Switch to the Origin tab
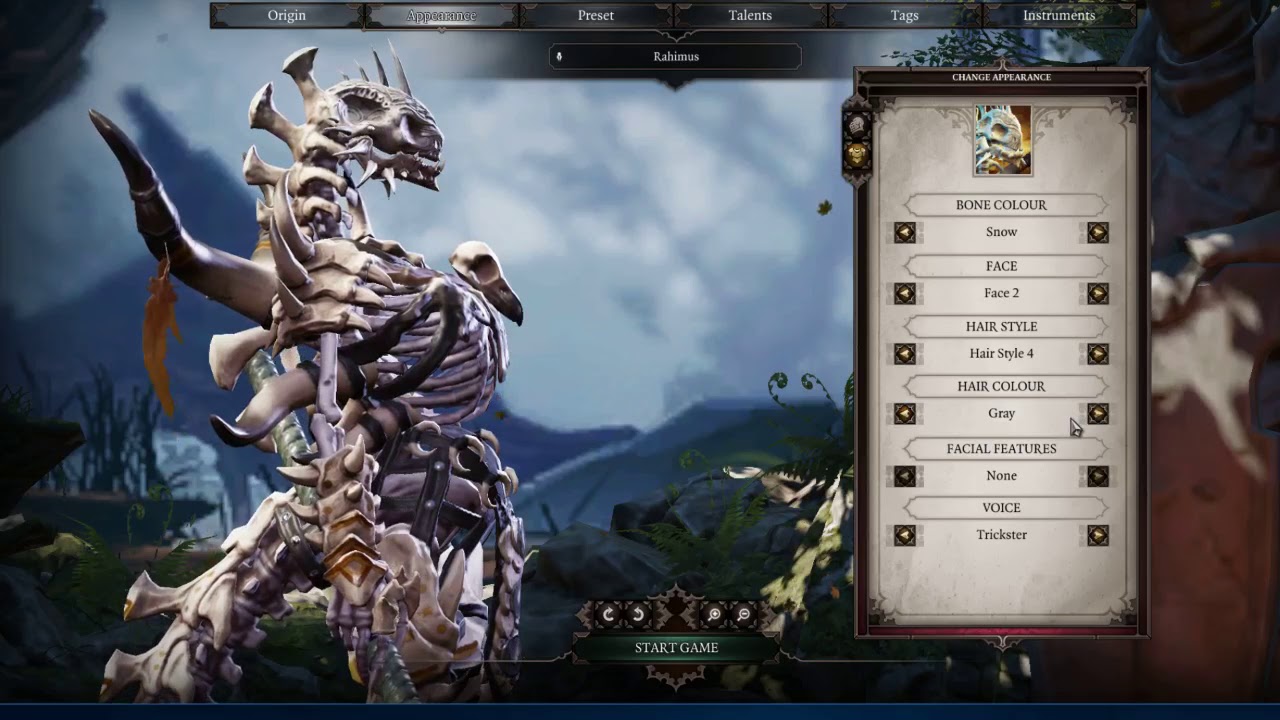This screenshot has width=1280, height=720. click(x=287, y=15)
